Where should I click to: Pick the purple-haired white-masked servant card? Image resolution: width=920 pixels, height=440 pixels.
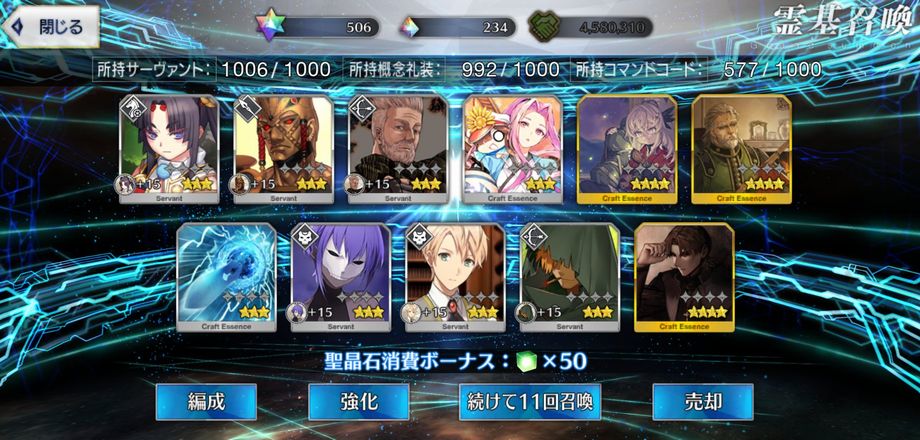[340, 277]
